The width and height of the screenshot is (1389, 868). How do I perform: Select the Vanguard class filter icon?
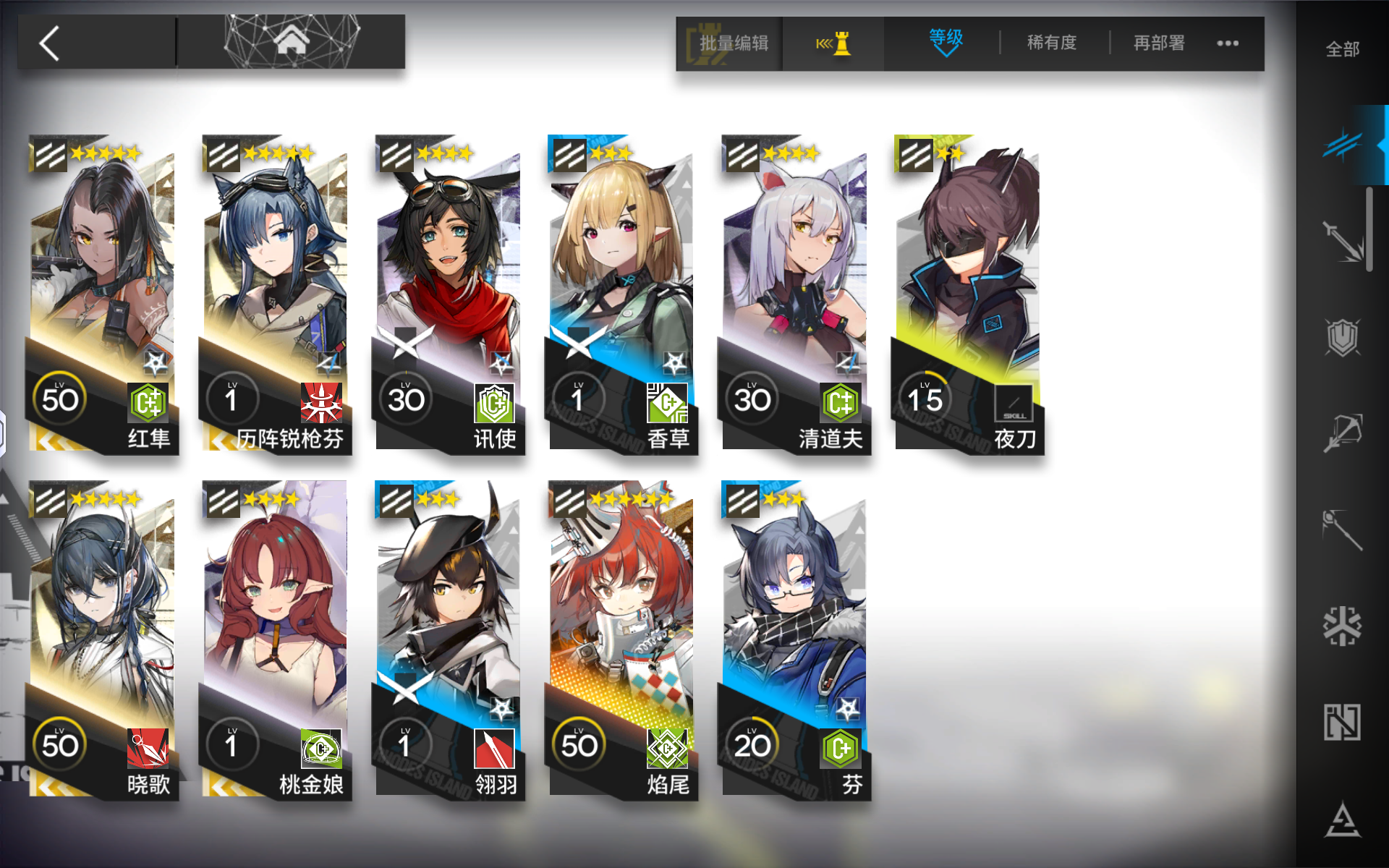click(x=1343, y=143)
